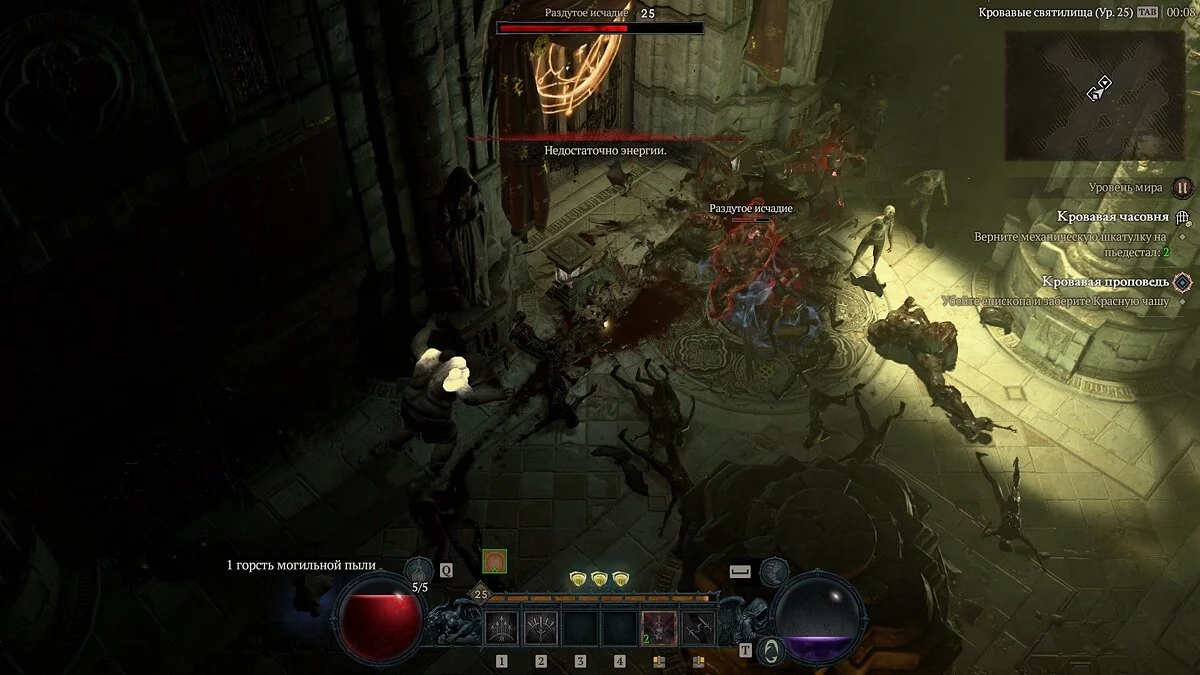Activate the crossed blades skill slot

tap(698, 627)
